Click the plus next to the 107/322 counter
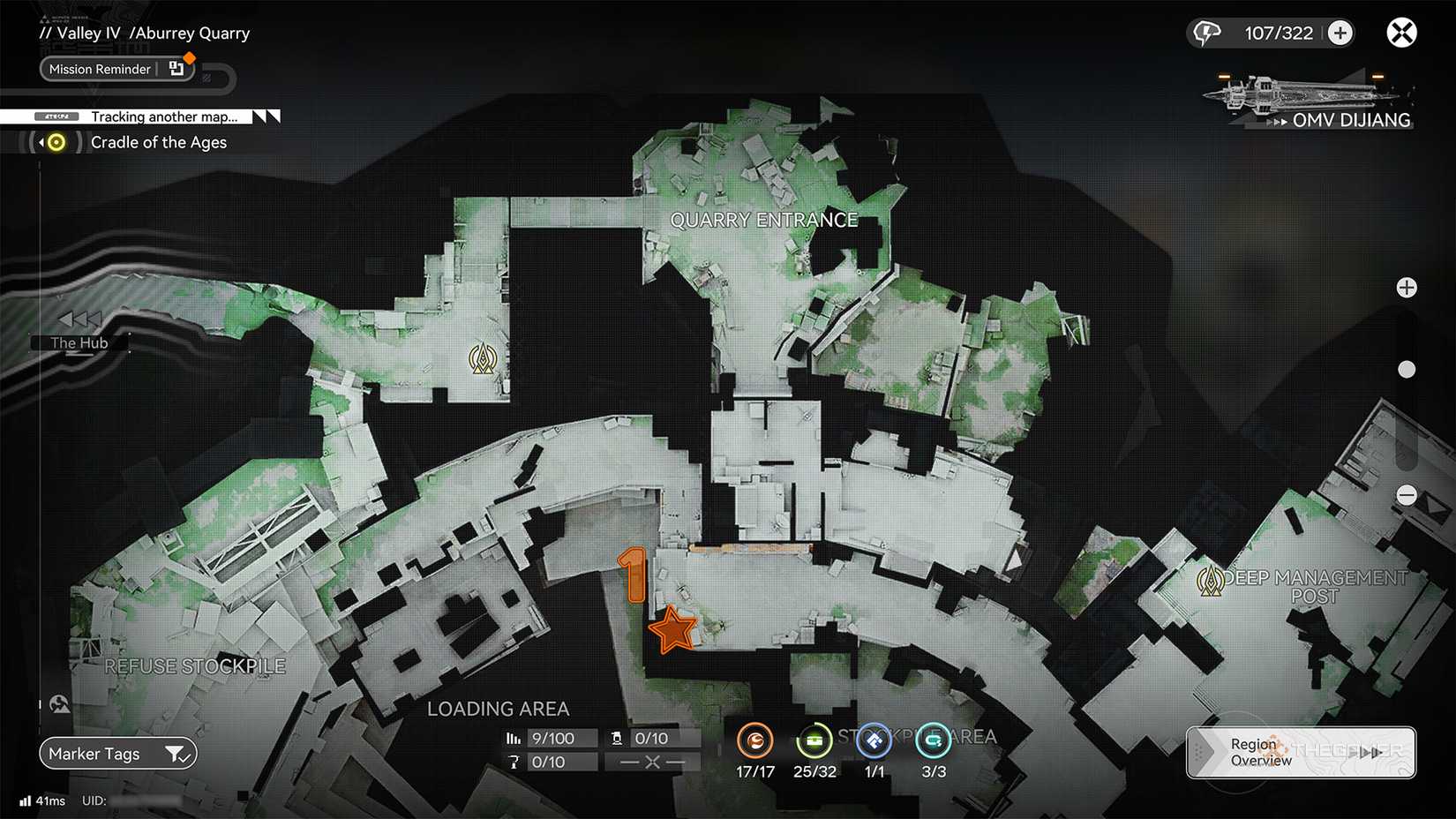The image size is (1456, 819). point(1340,33)
